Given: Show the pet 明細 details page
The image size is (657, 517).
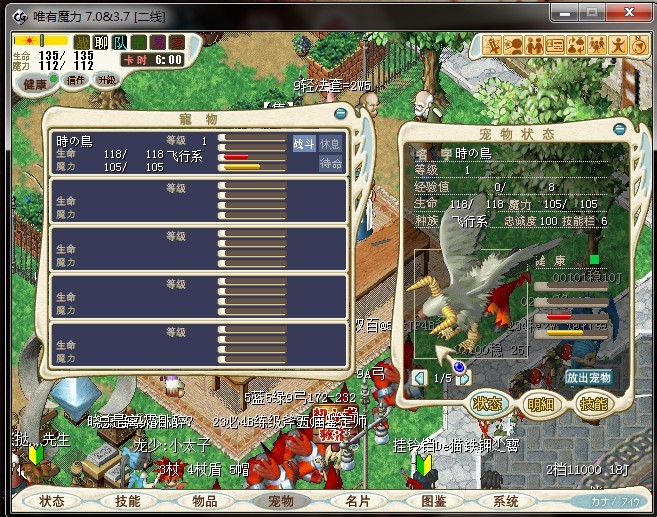Looking at the screenshot, I should point(540,404).
